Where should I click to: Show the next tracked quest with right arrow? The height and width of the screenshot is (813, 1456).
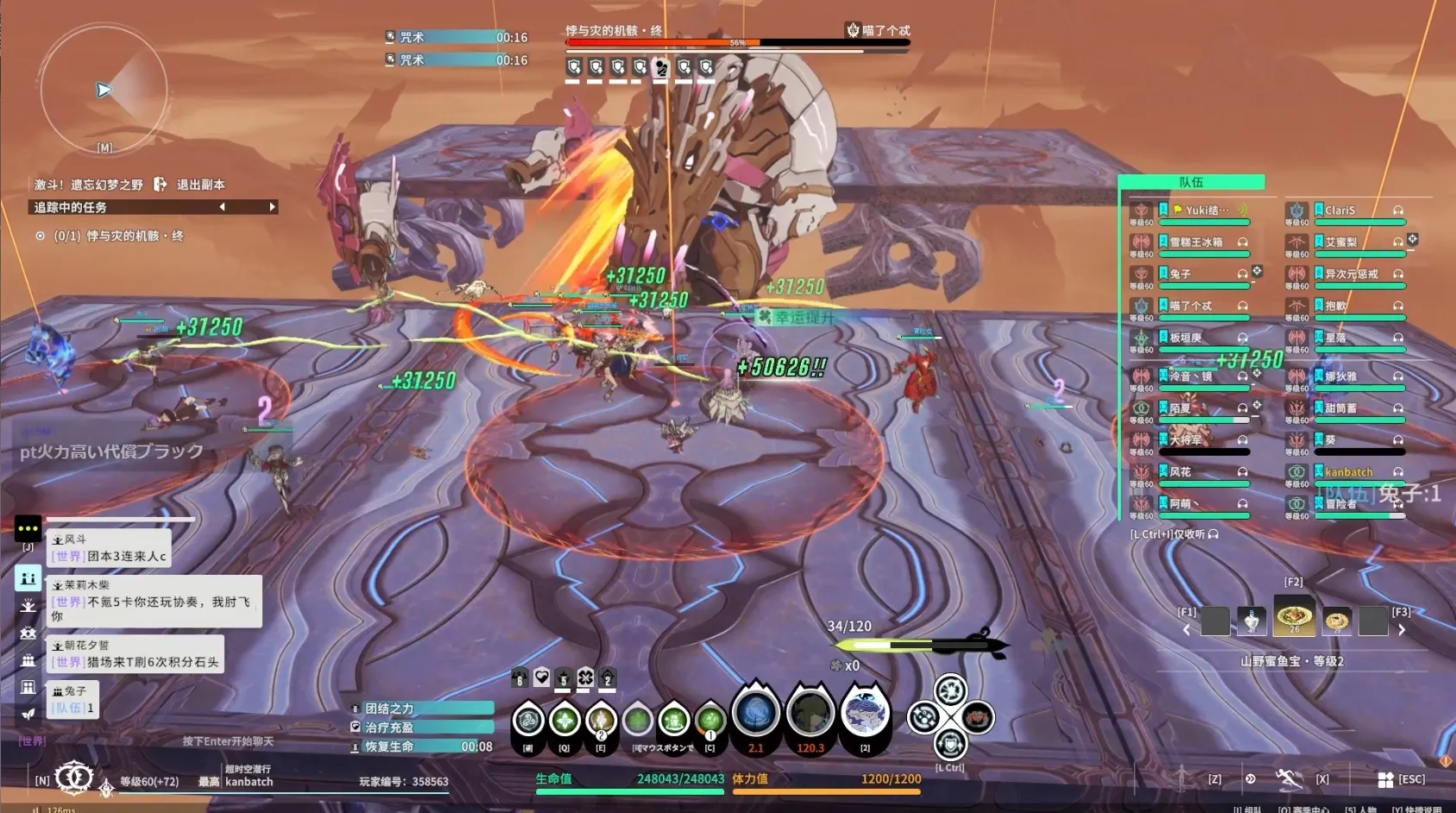click(272, 207)
